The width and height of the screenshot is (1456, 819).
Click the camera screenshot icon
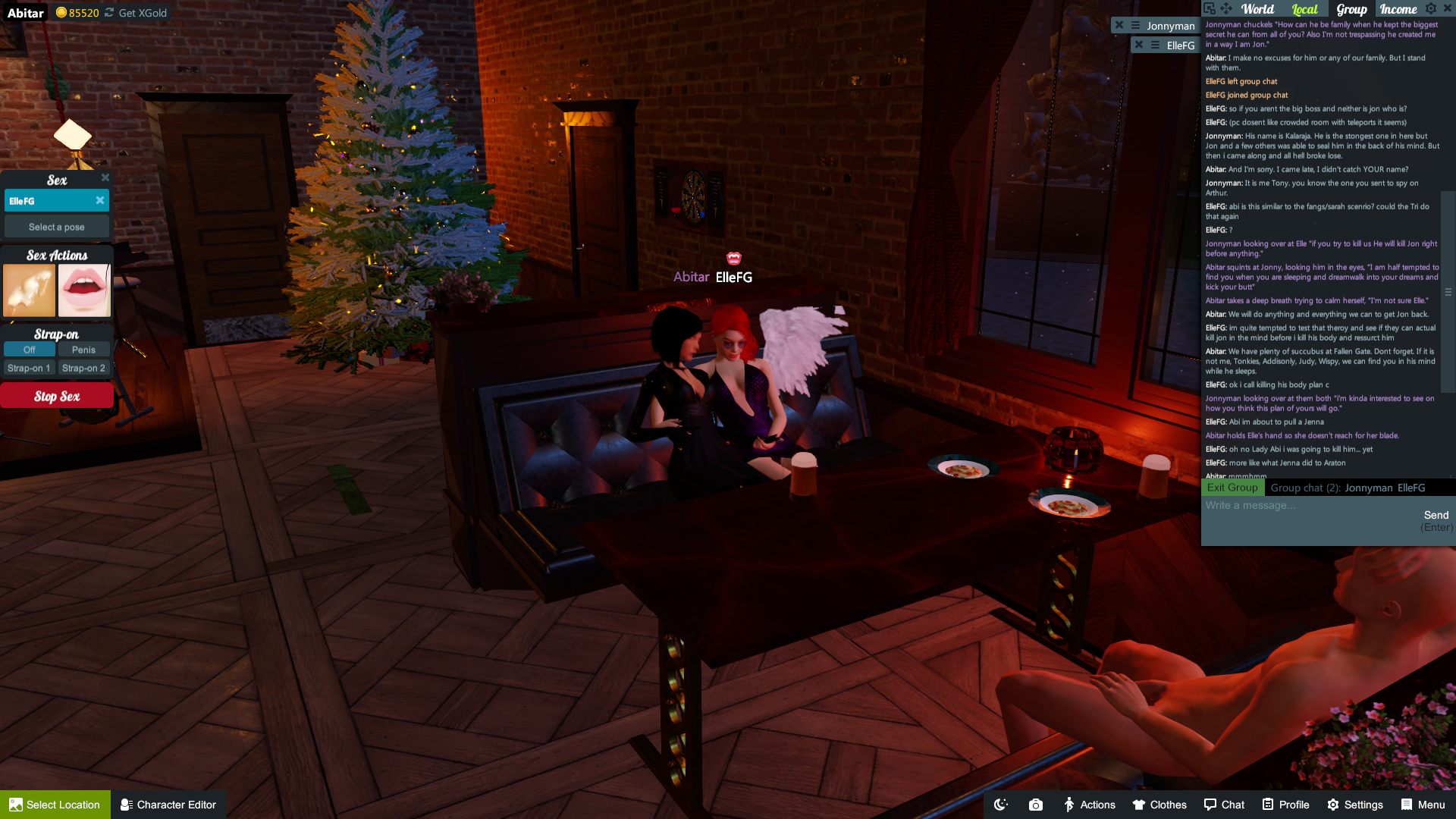[x=1036, y=805]
